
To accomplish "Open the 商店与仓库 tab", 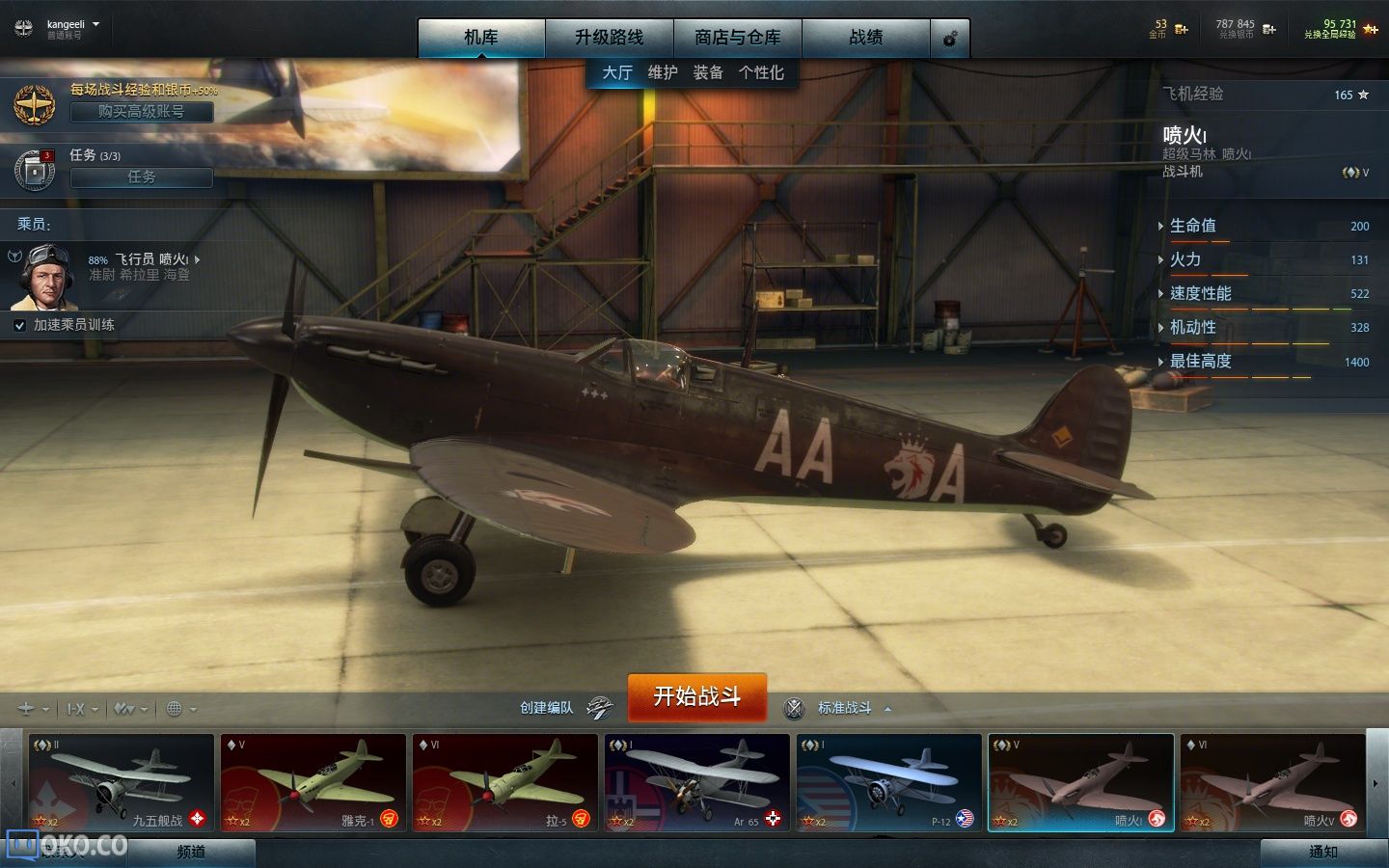I will point(737,38).
